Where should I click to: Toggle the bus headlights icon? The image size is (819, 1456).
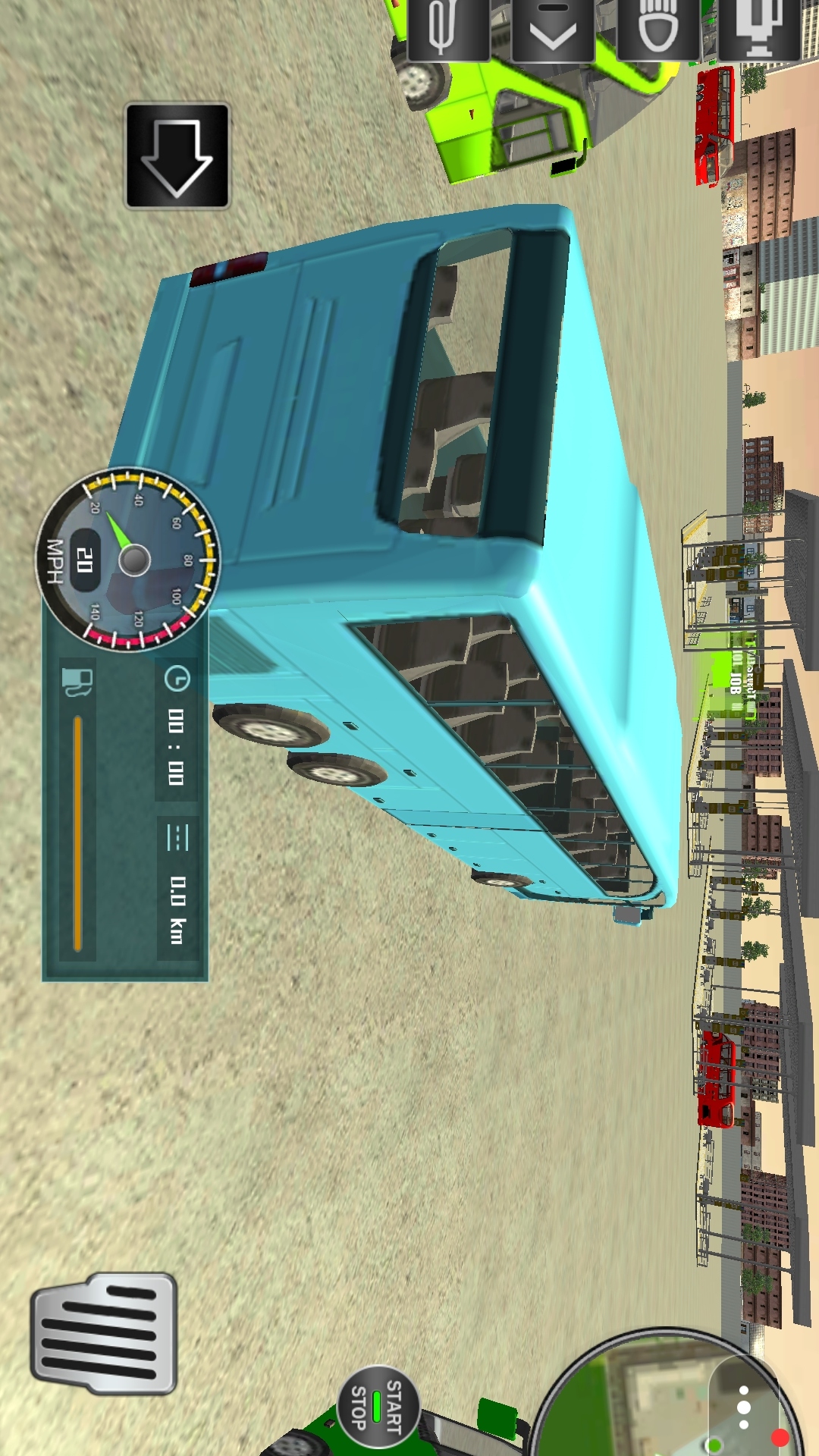click(657, 30)
